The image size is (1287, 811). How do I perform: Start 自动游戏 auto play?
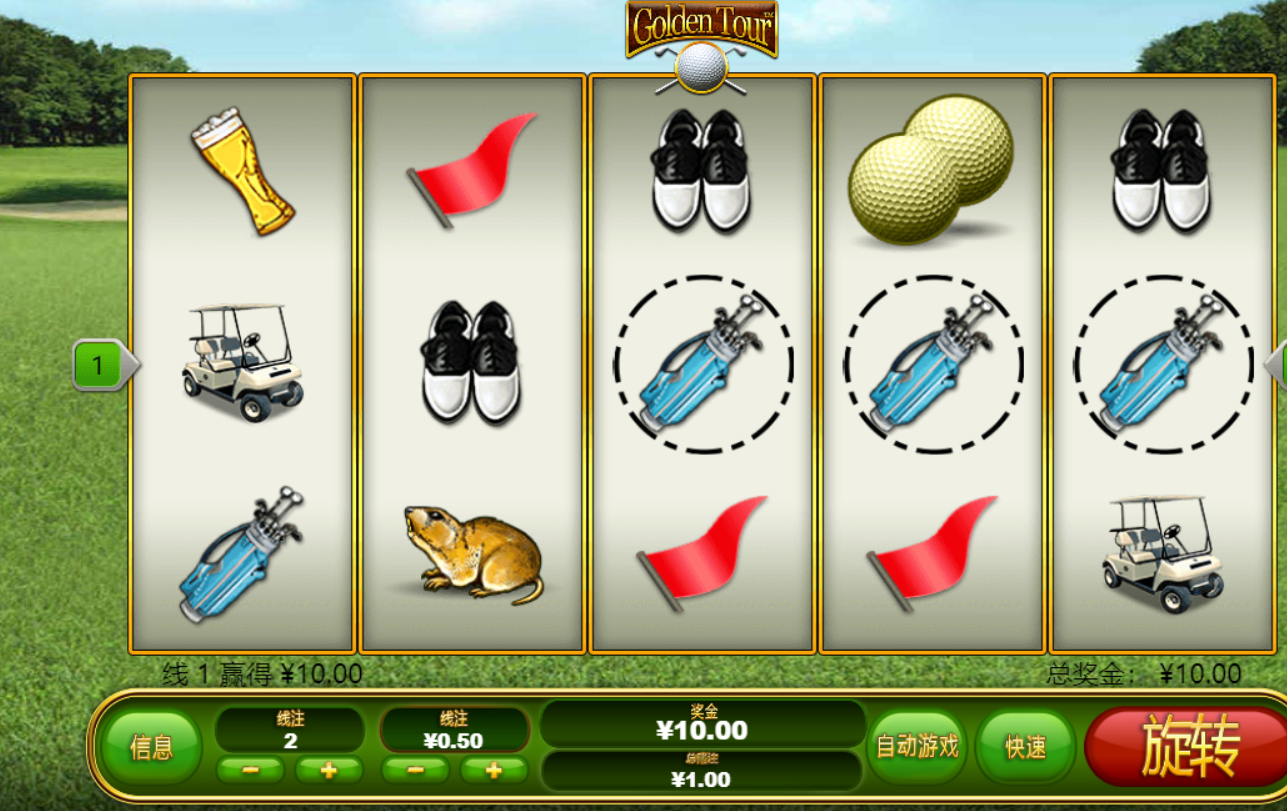pyautogui.click(x=917, y=746)
